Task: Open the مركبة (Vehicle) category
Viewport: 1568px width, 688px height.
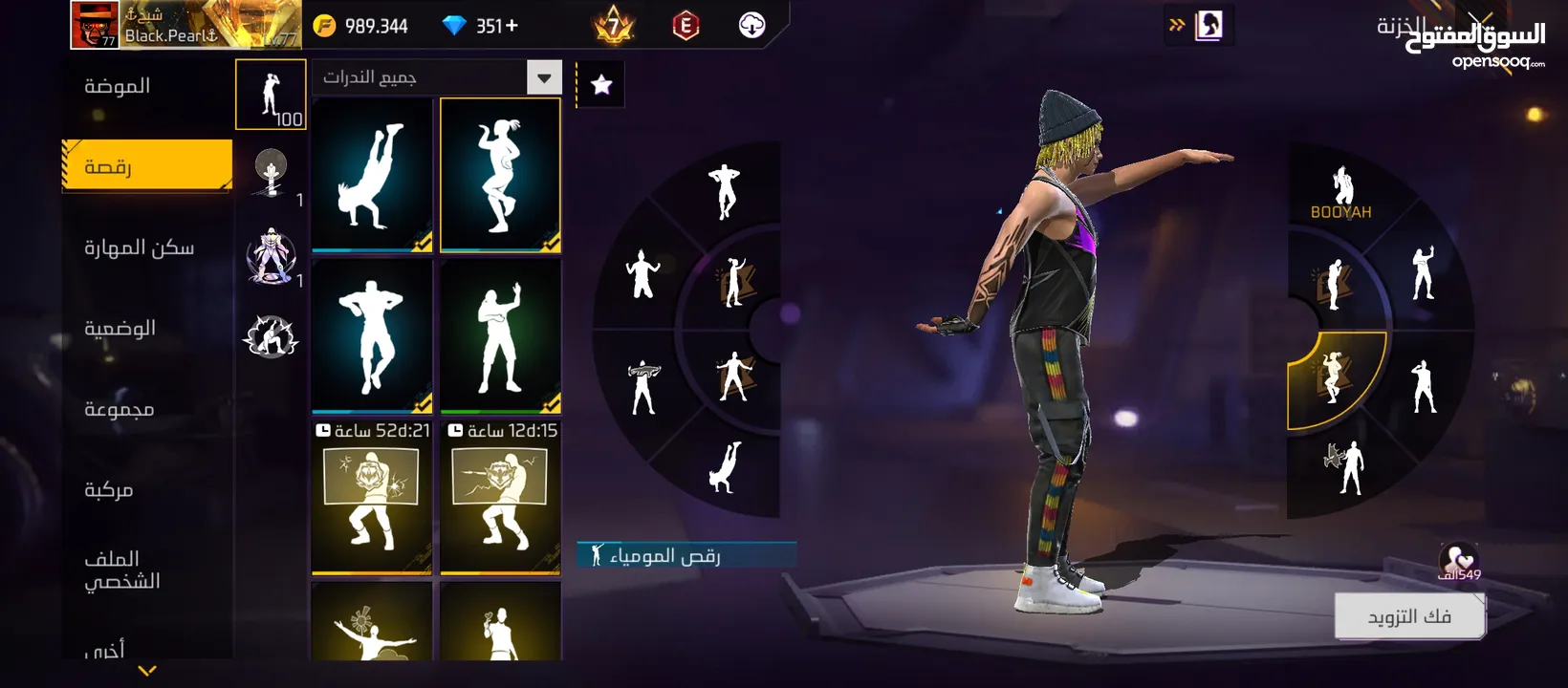Action: pyautogui.click(x=109, y=489)
